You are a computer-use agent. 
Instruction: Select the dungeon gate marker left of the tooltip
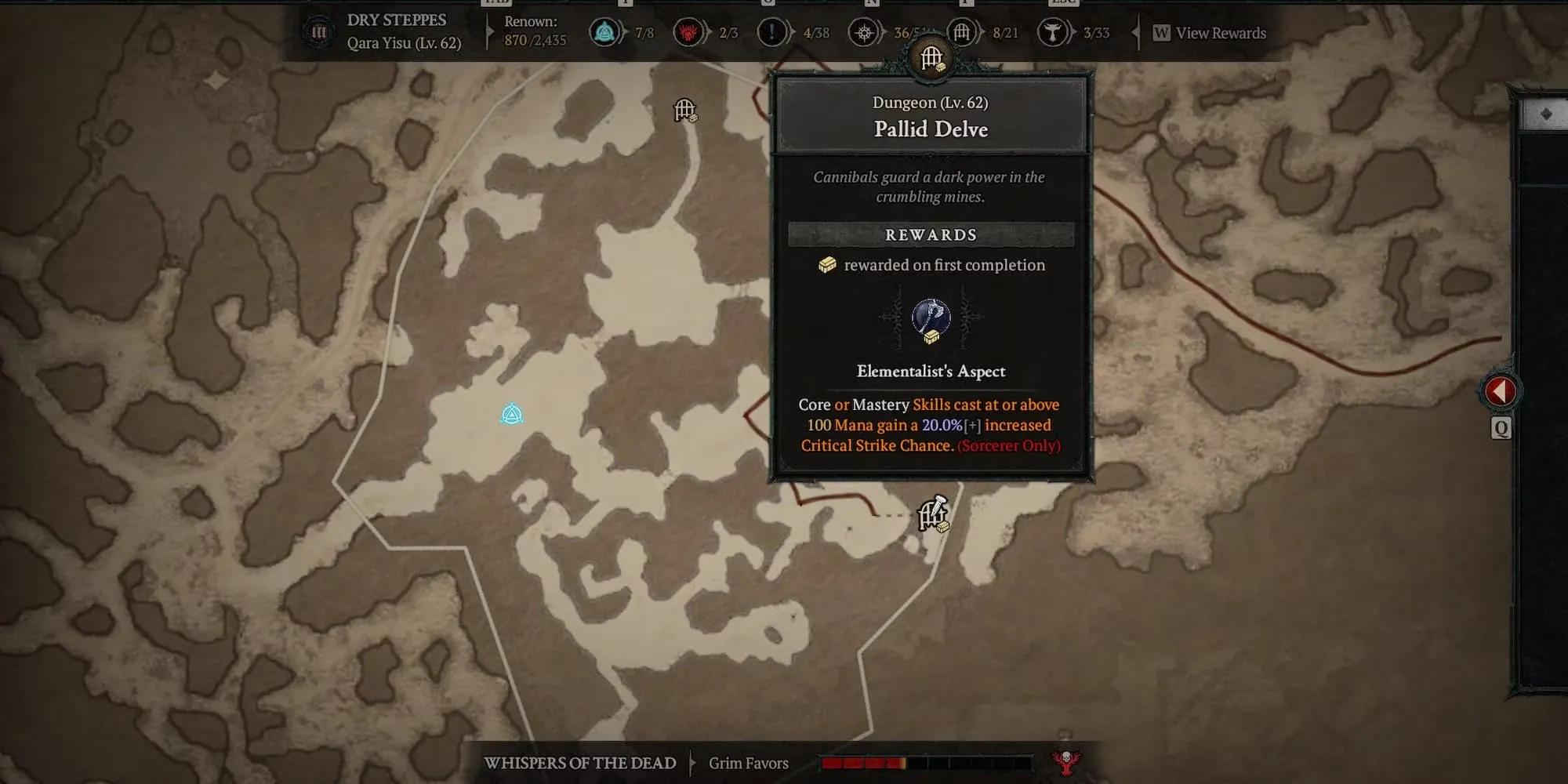685,111
